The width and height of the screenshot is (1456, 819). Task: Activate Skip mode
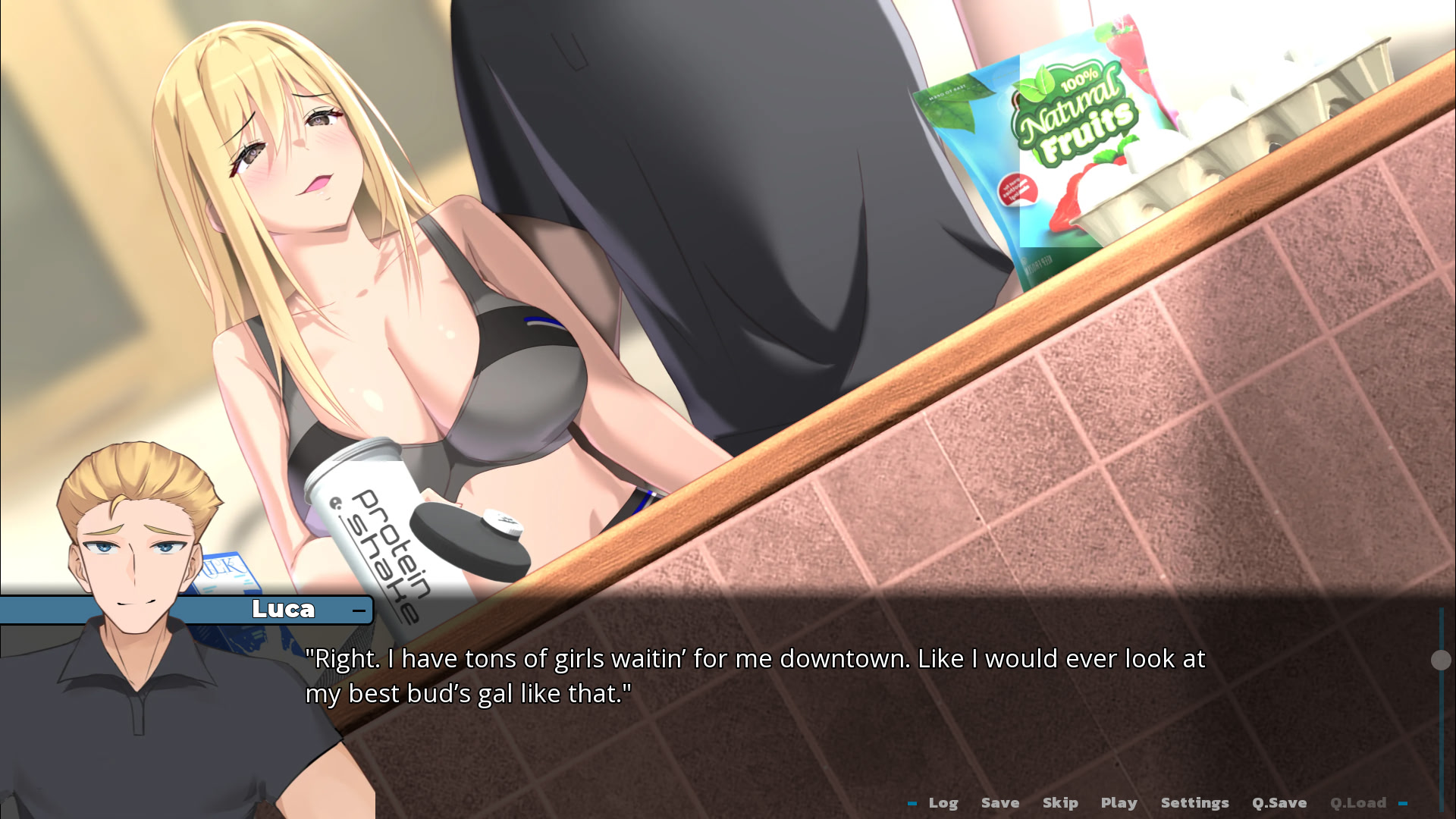pos(1059,802)
